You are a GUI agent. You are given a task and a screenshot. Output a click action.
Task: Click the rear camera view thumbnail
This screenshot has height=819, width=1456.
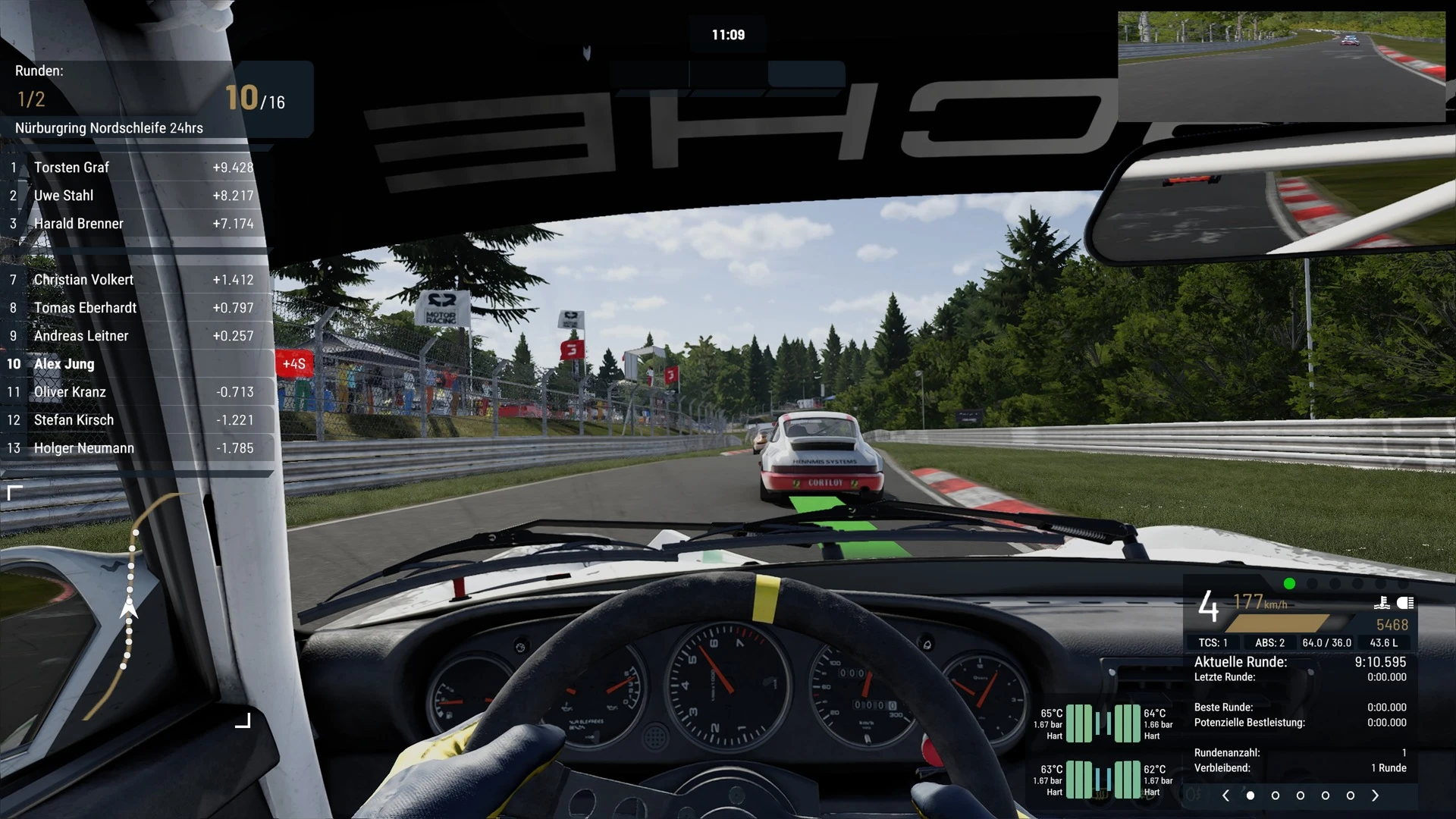(1281, 67)
